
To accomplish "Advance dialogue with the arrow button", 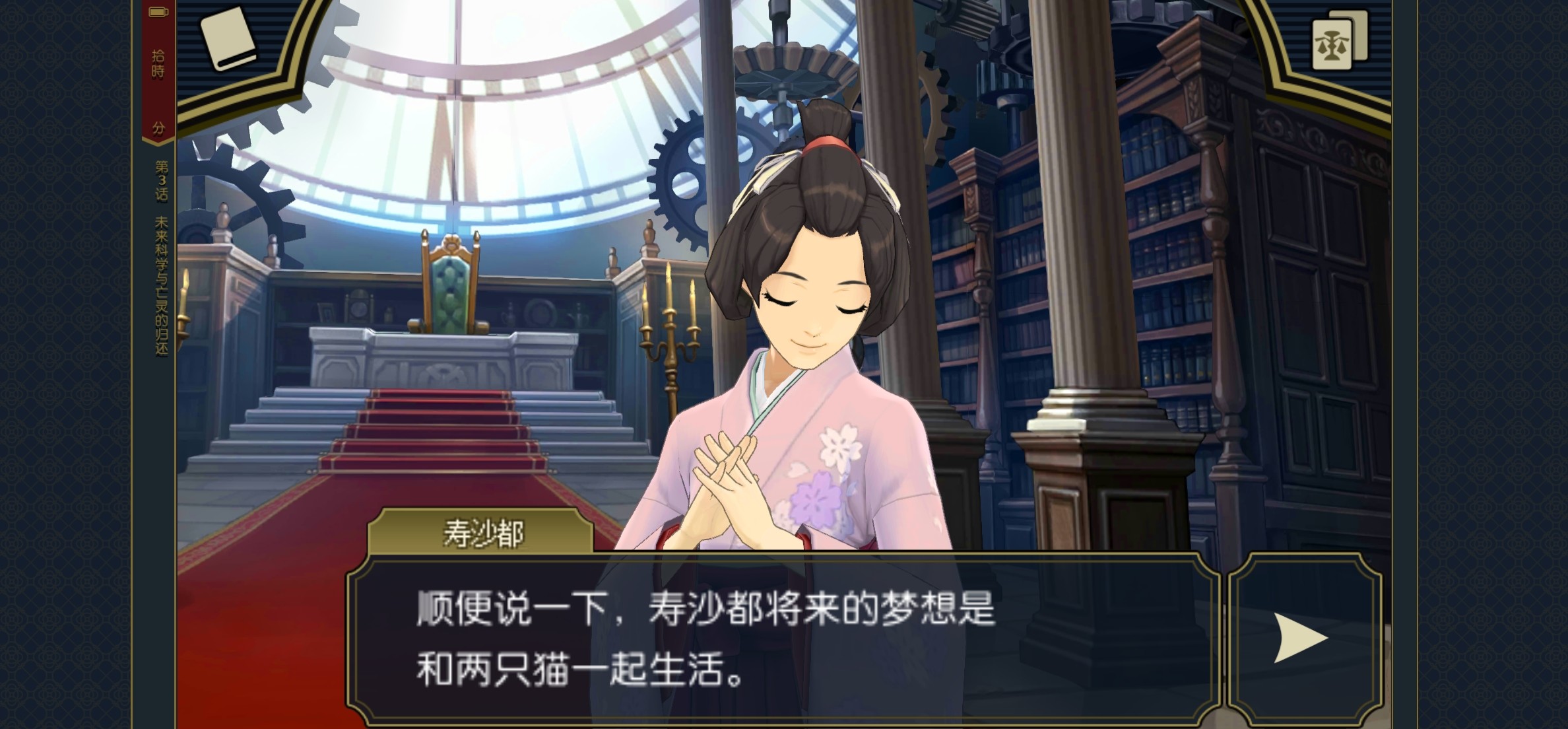I will (x=1299, y=638).
